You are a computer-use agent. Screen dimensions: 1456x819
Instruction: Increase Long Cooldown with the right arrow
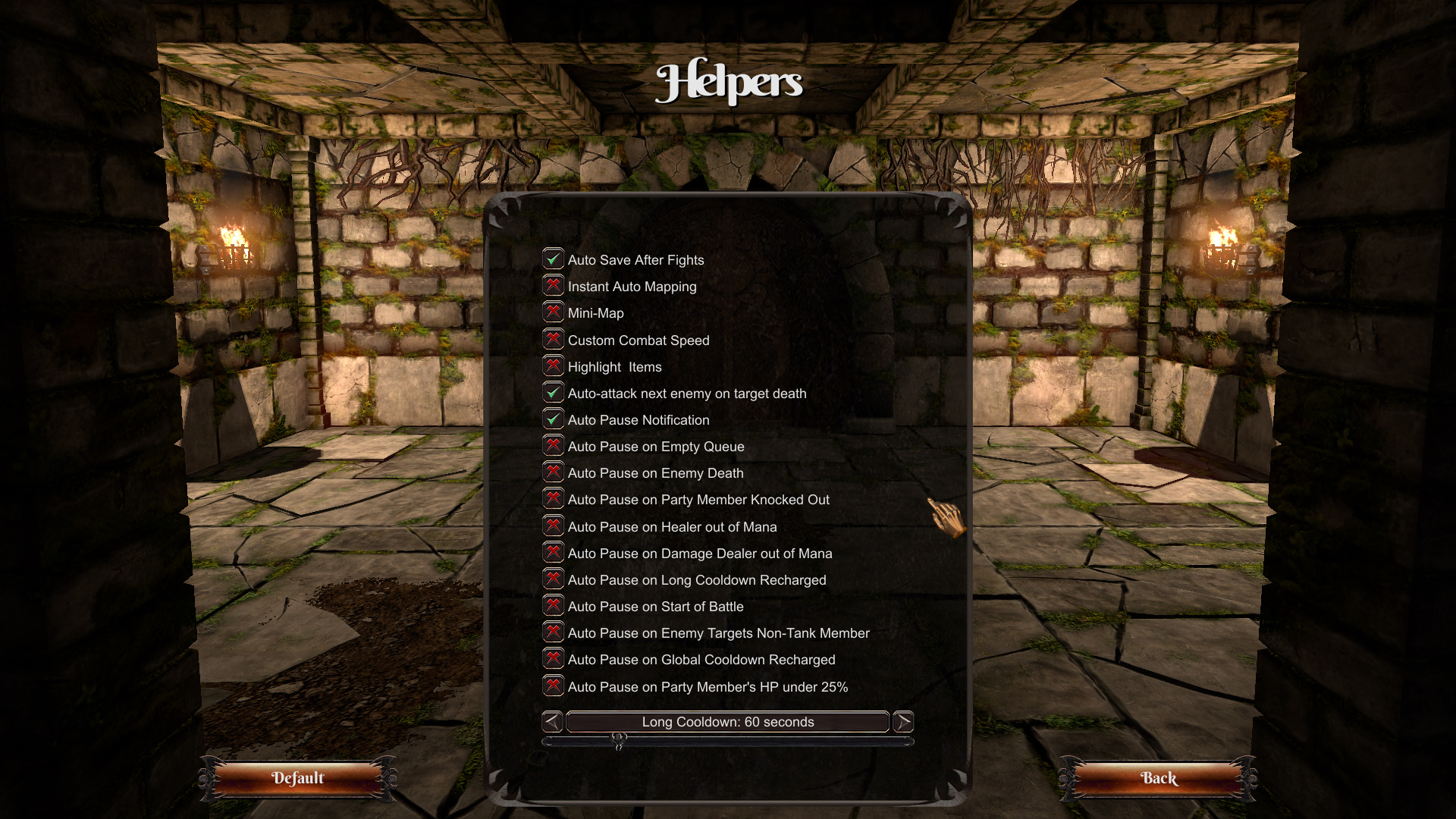click(903, 722)
